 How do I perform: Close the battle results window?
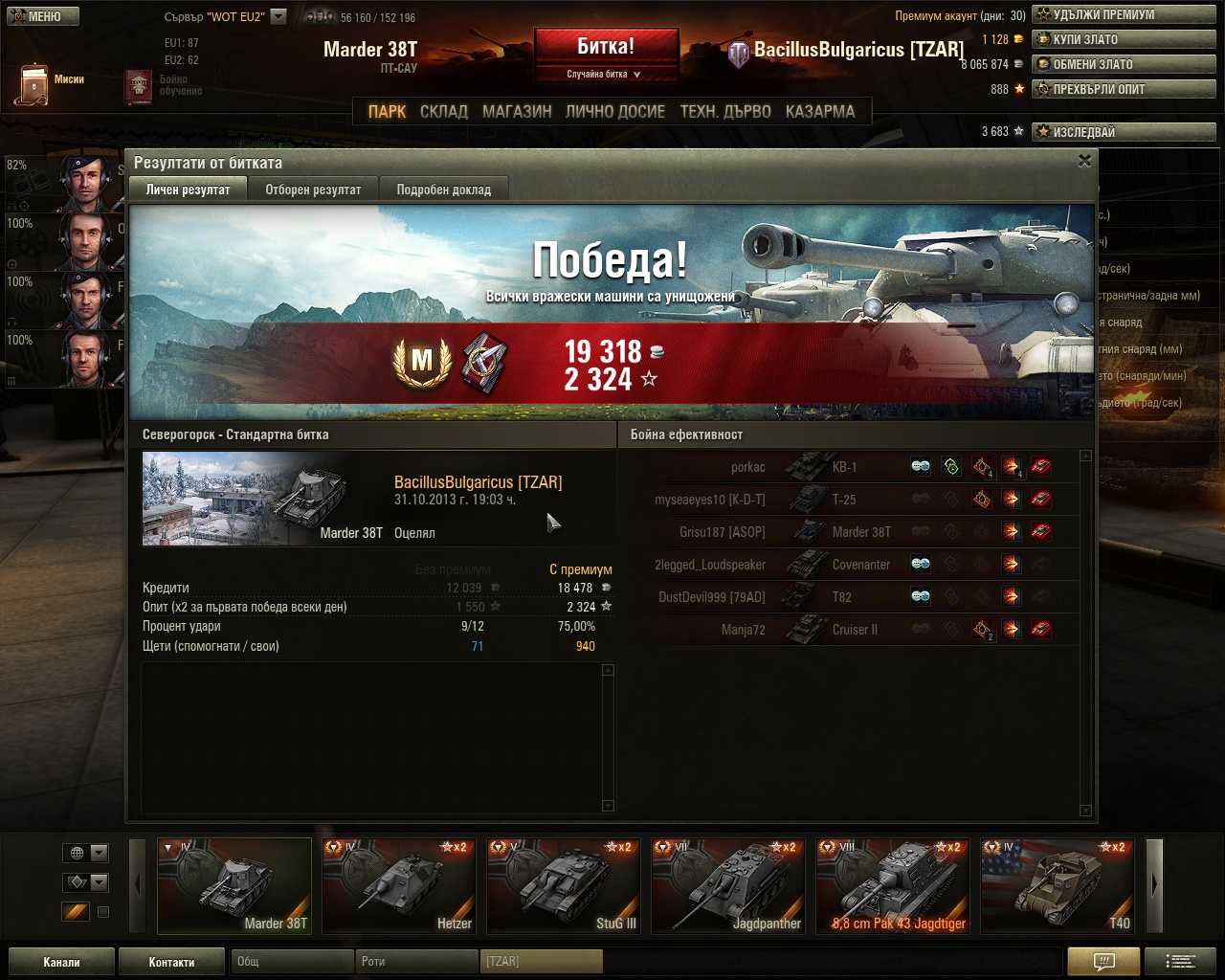[1084, 162]
